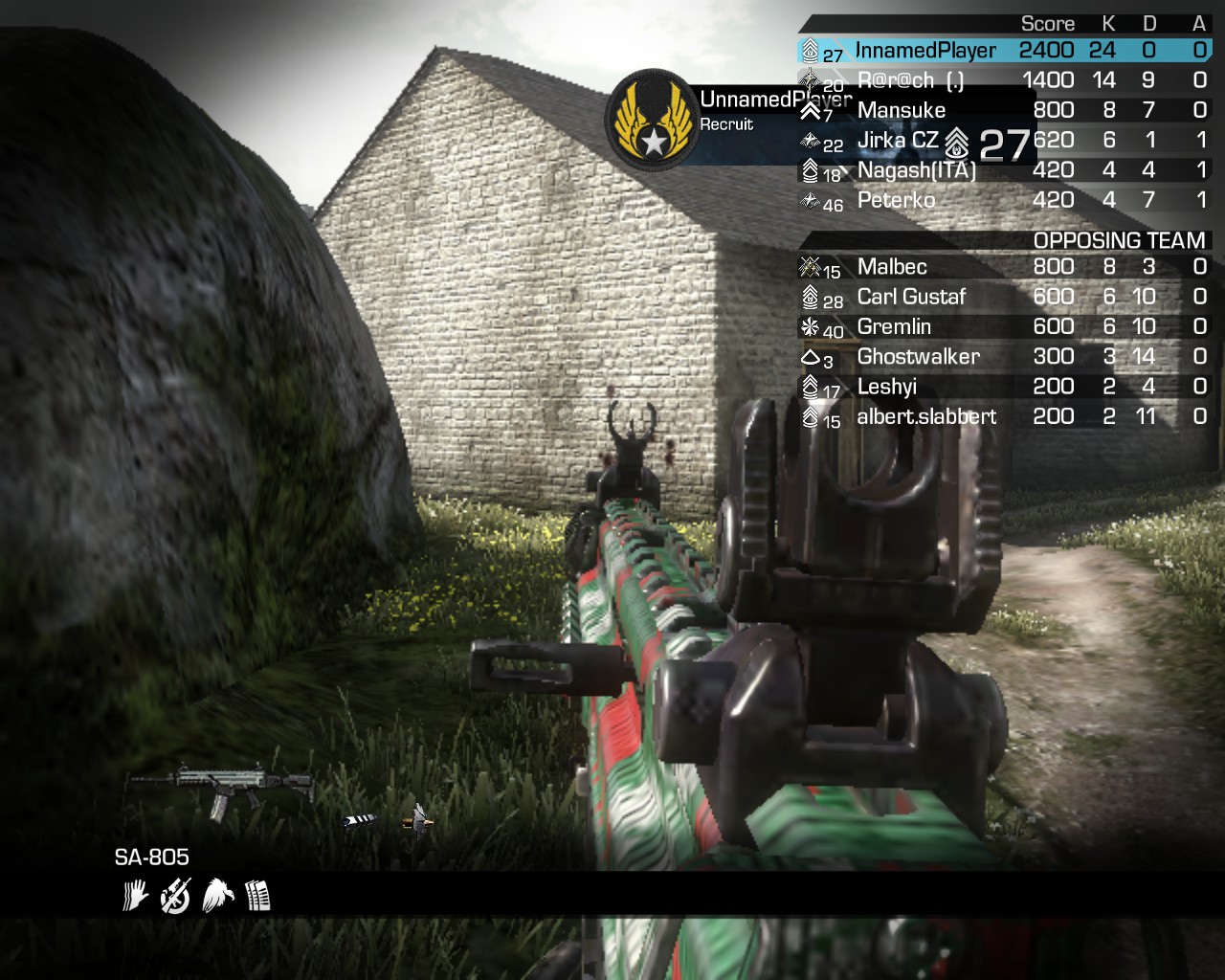Select the rifle-in-circle perk icon

pyautogui.click(x=176, y=896)
